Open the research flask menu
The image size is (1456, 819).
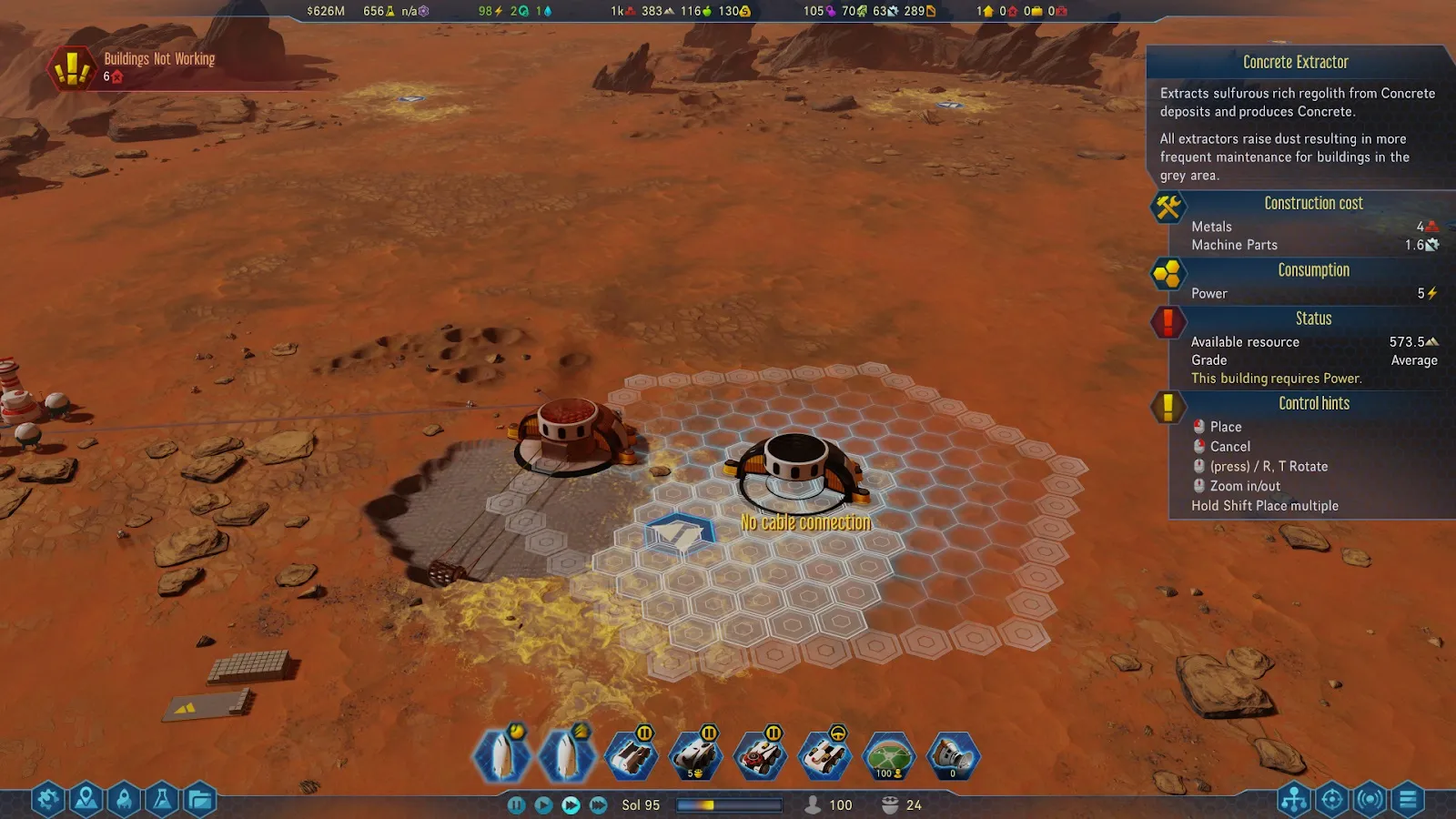[162, 800]
